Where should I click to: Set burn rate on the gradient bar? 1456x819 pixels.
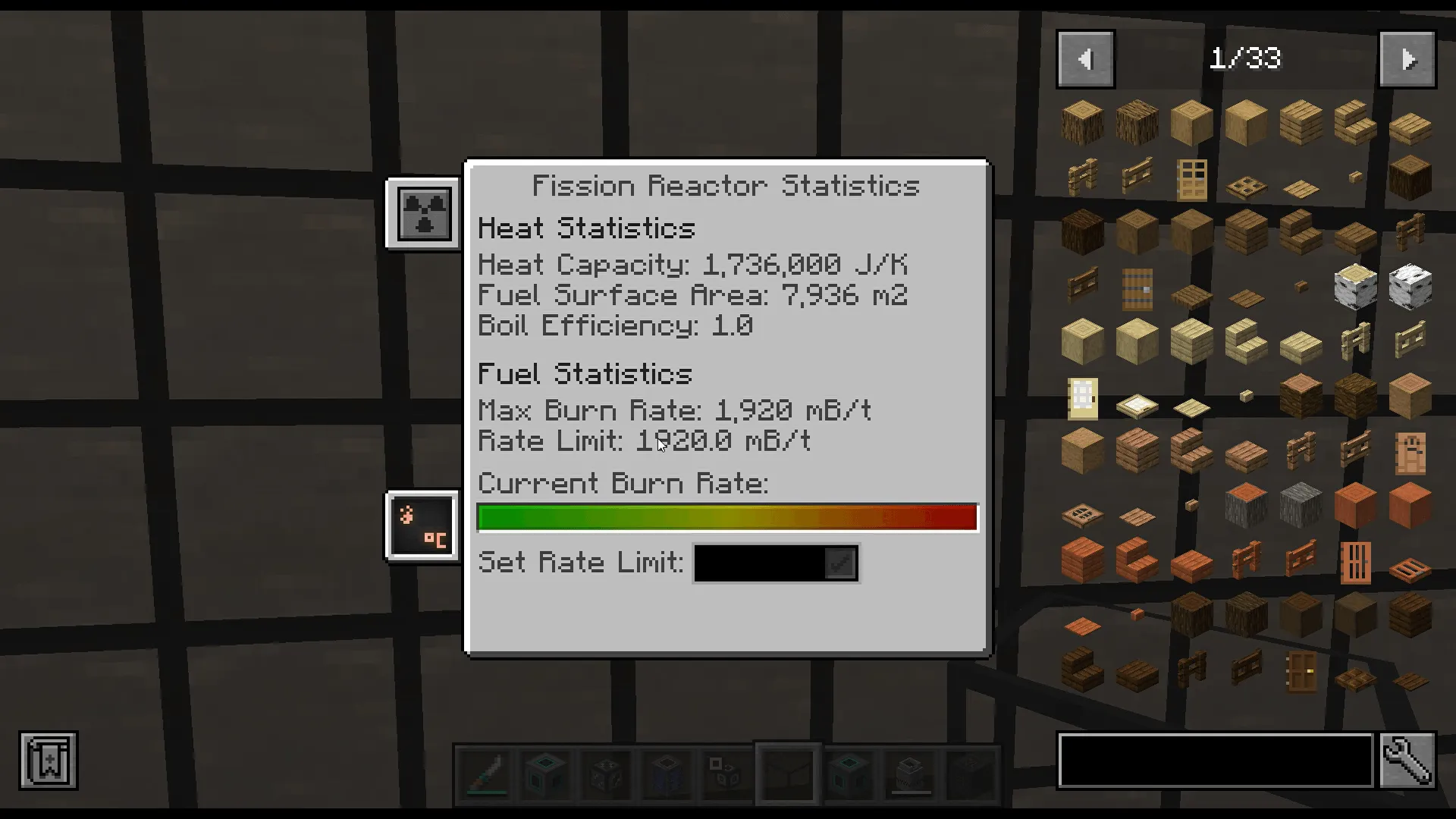click(726, 516)
